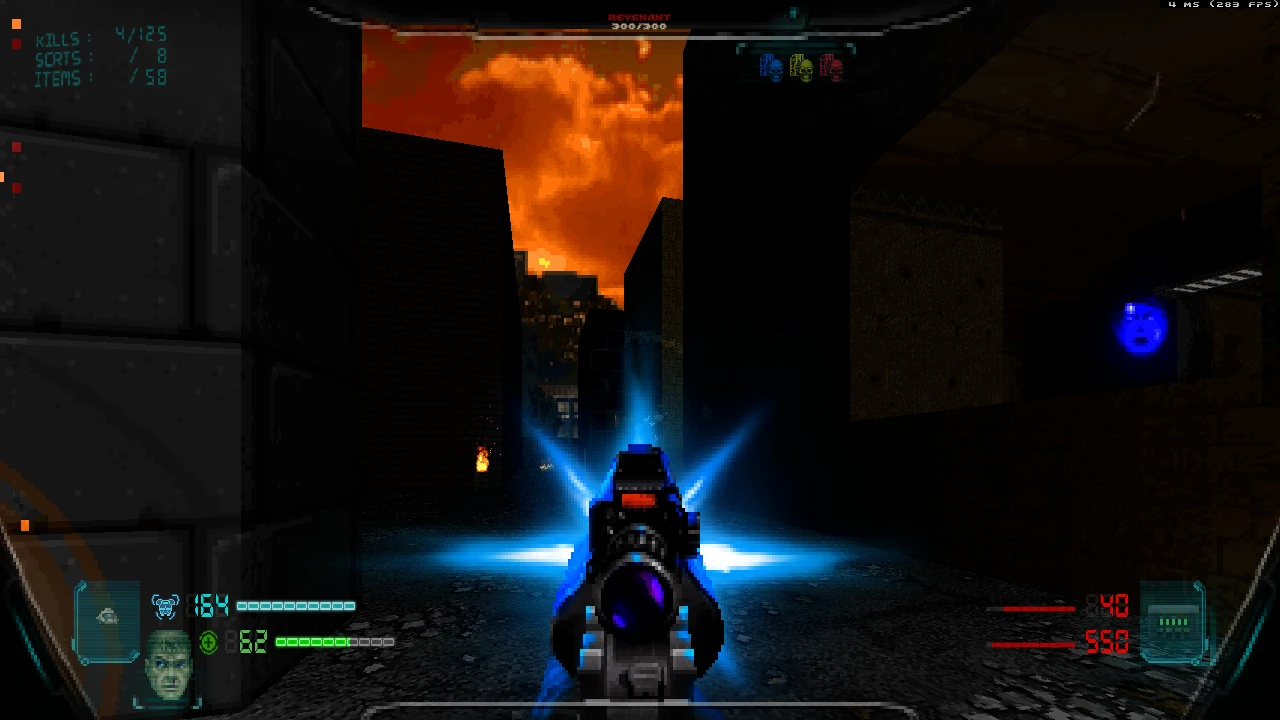Select the yellow skull key icon

click(801, 68)
